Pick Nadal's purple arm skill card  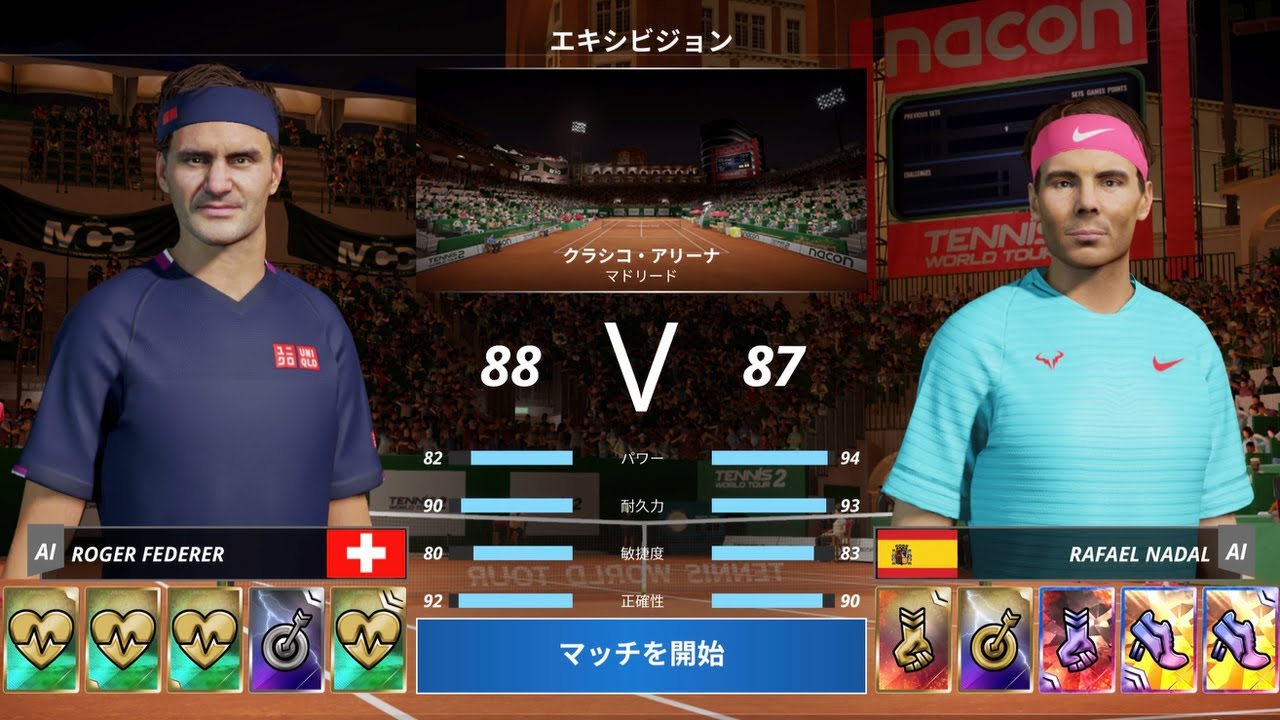coord(1077,638)
